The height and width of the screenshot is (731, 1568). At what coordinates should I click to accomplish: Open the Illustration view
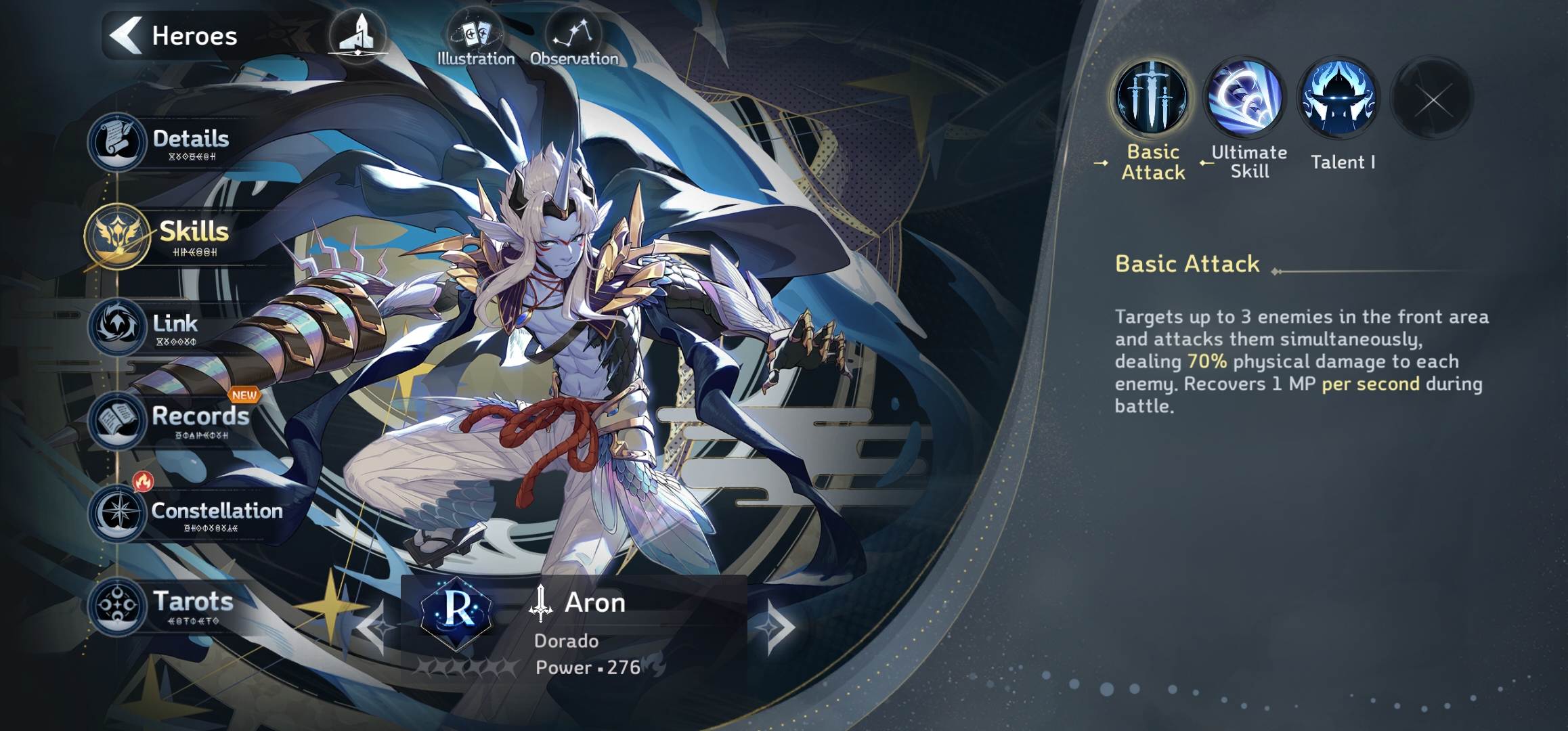coord(475,41)
